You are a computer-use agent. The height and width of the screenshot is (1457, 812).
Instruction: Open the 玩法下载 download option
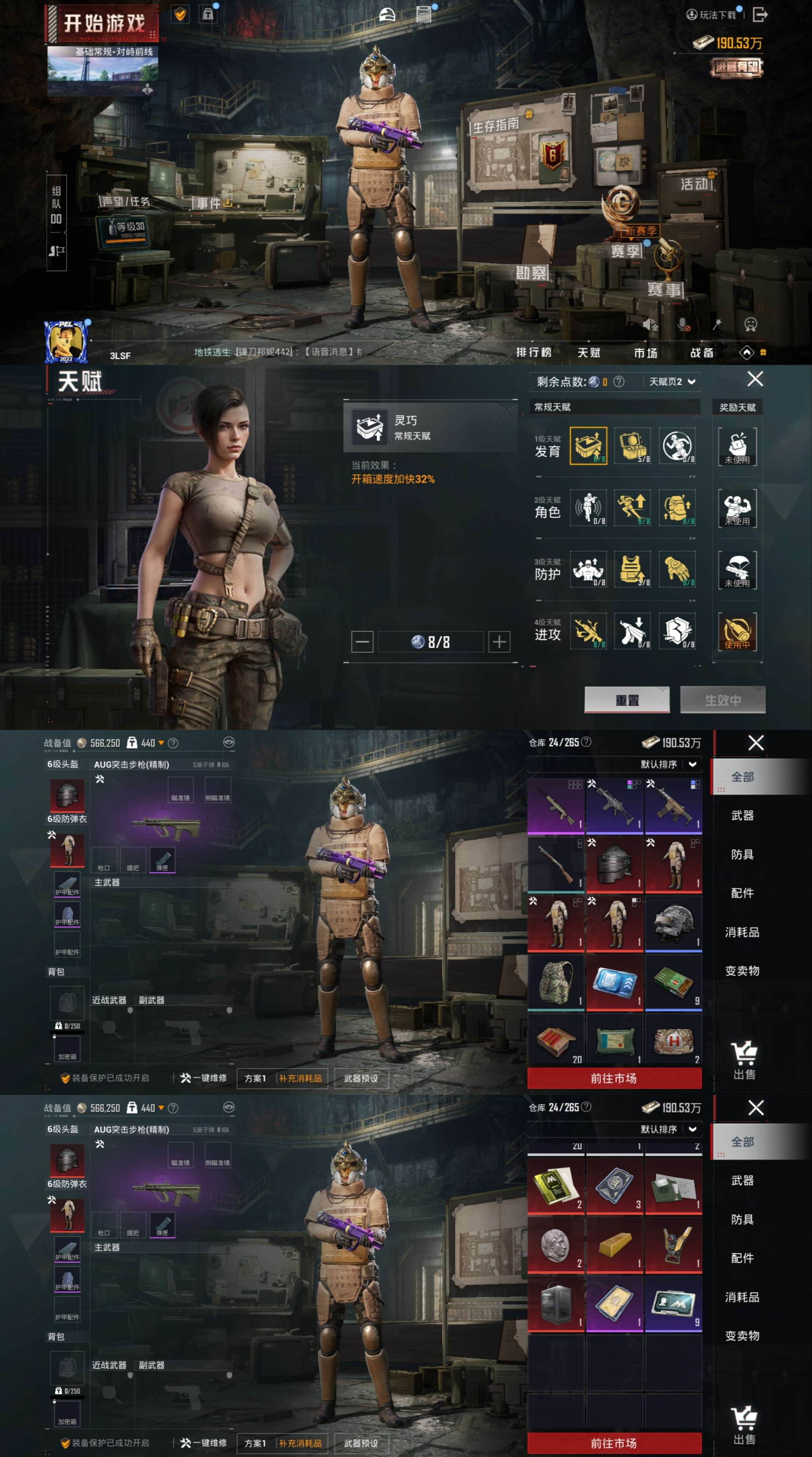pyautogui.click(x=712, y=15)
